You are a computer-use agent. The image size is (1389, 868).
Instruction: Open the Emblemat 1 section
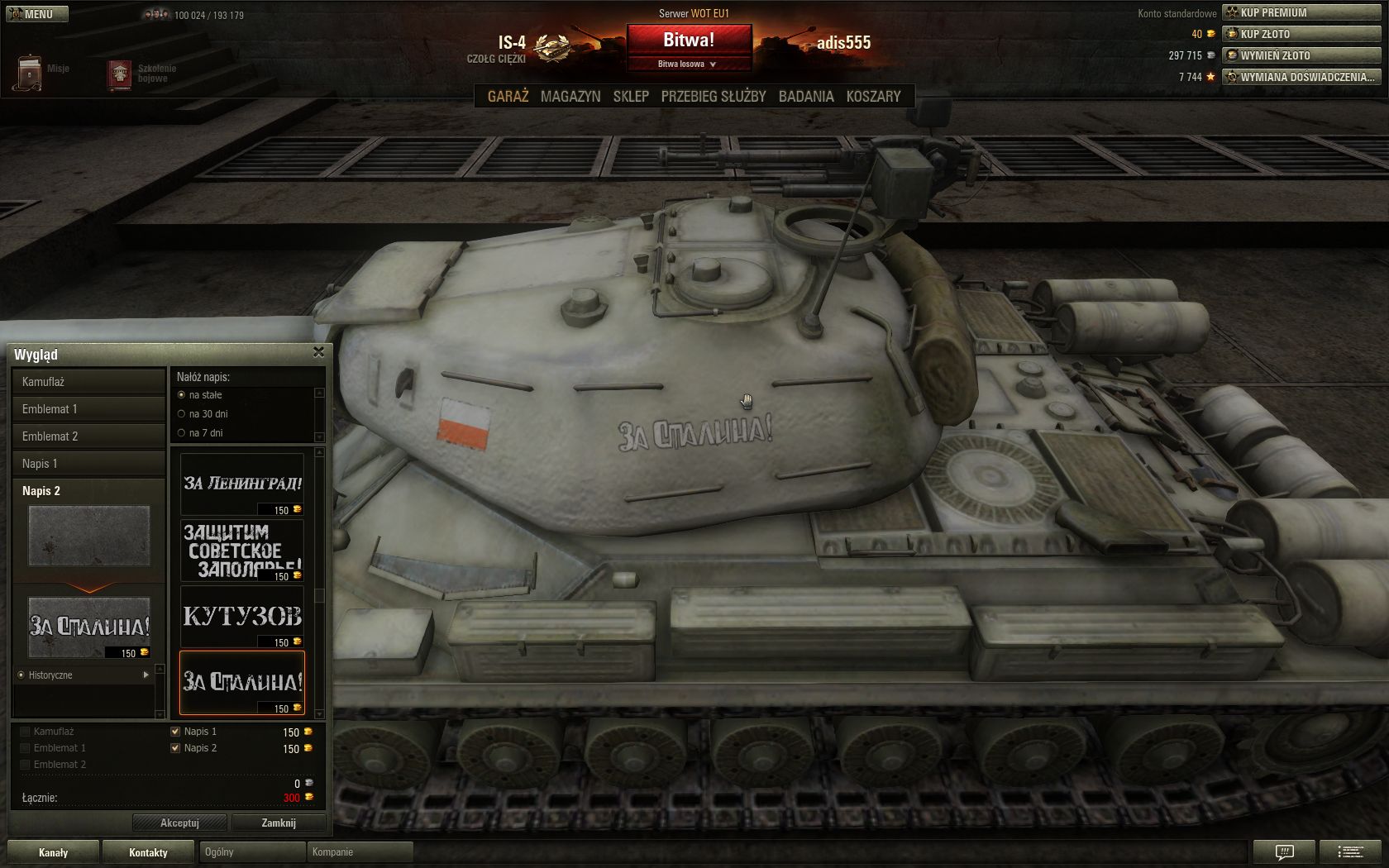[88, 409]
